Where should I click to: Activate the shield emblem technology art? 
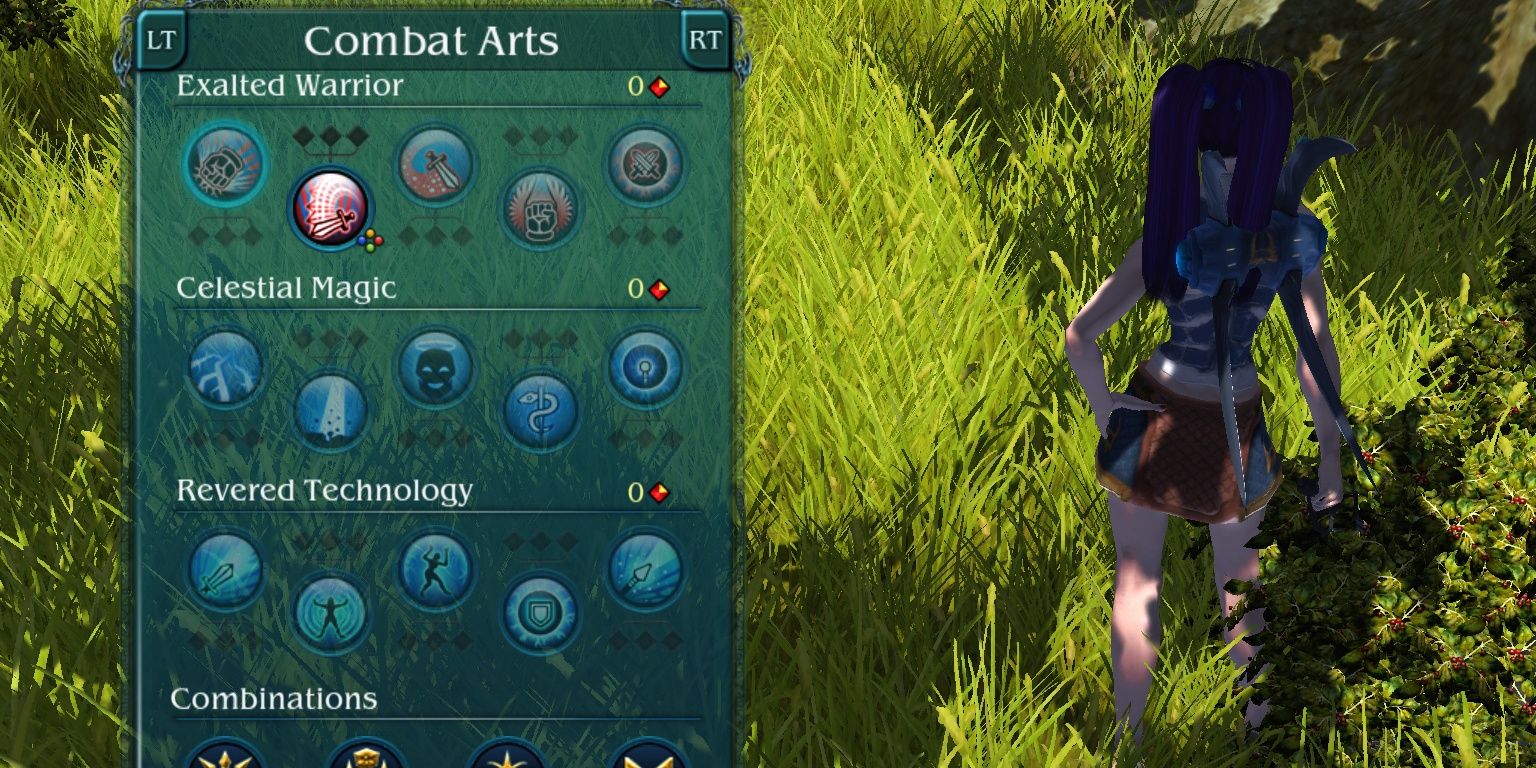click(540, 613)
